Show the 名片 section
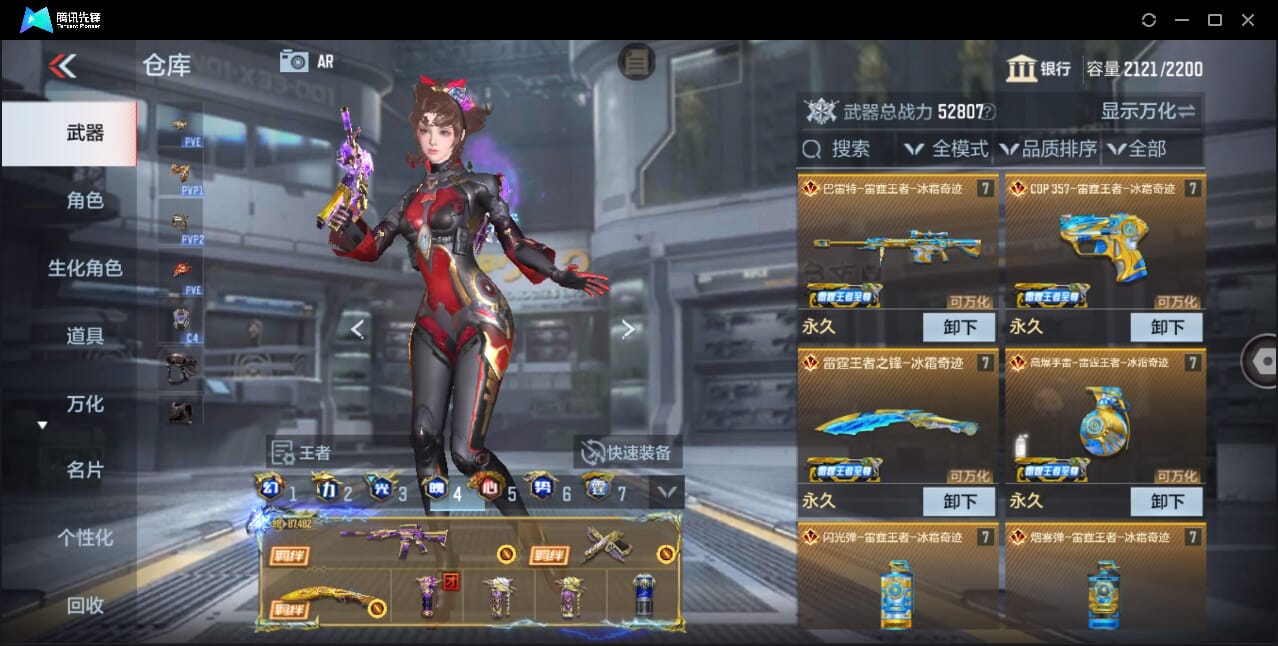This screenshot has height=646, width=1278. coord(84,470)
